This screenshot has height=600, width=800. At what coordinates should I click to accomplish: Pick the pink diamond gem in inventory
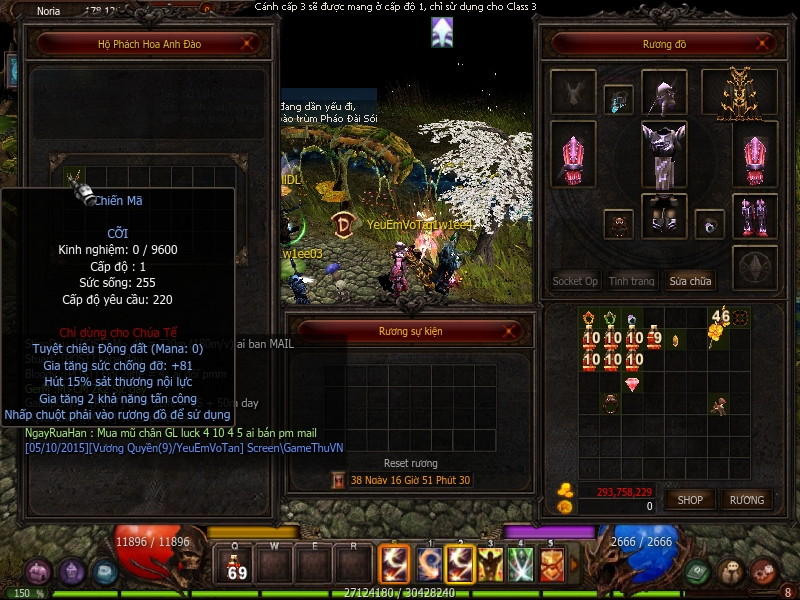632,384
